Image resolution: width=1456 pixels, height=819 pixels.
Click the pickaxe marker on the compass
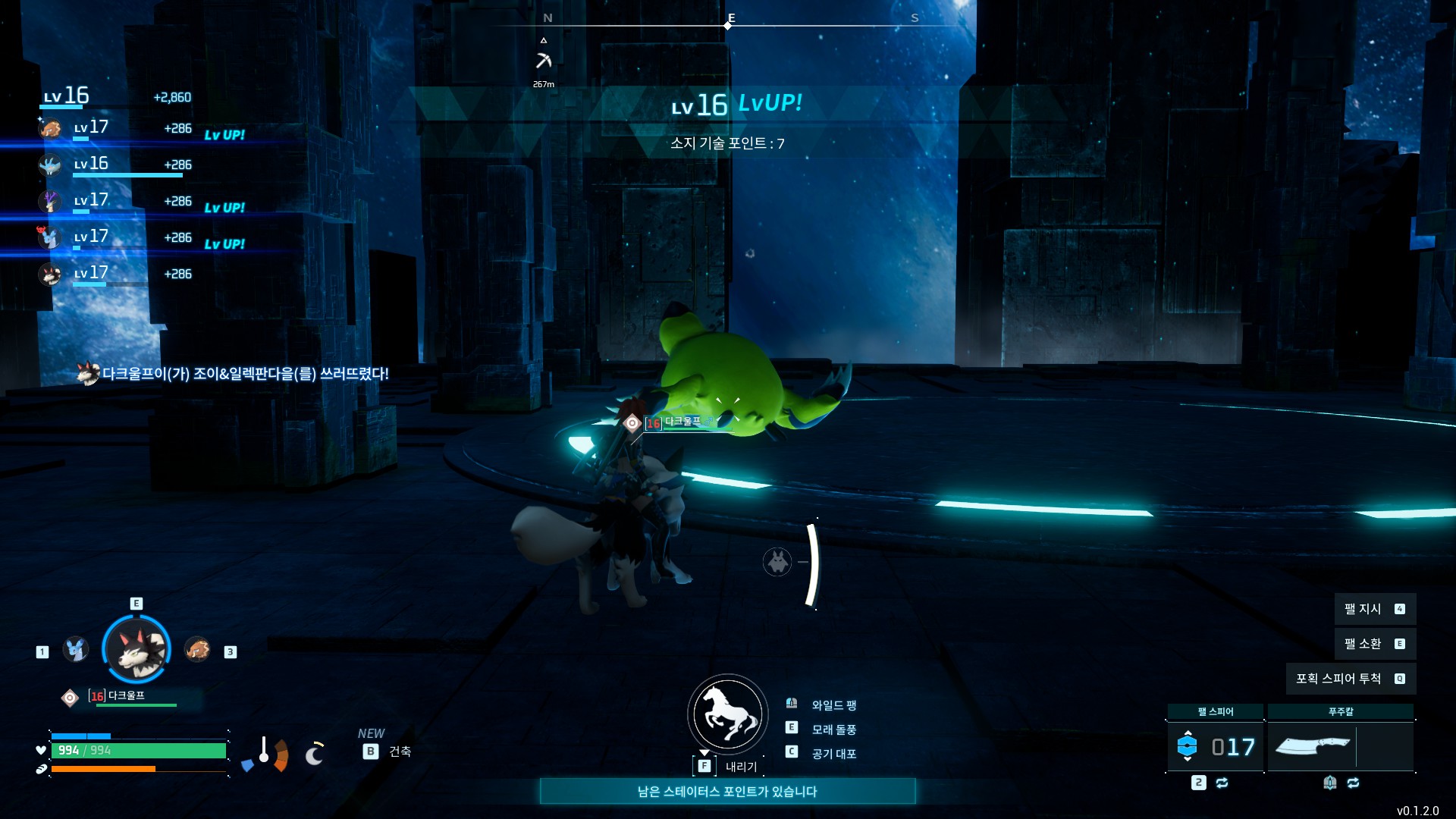tap(544, 61)
